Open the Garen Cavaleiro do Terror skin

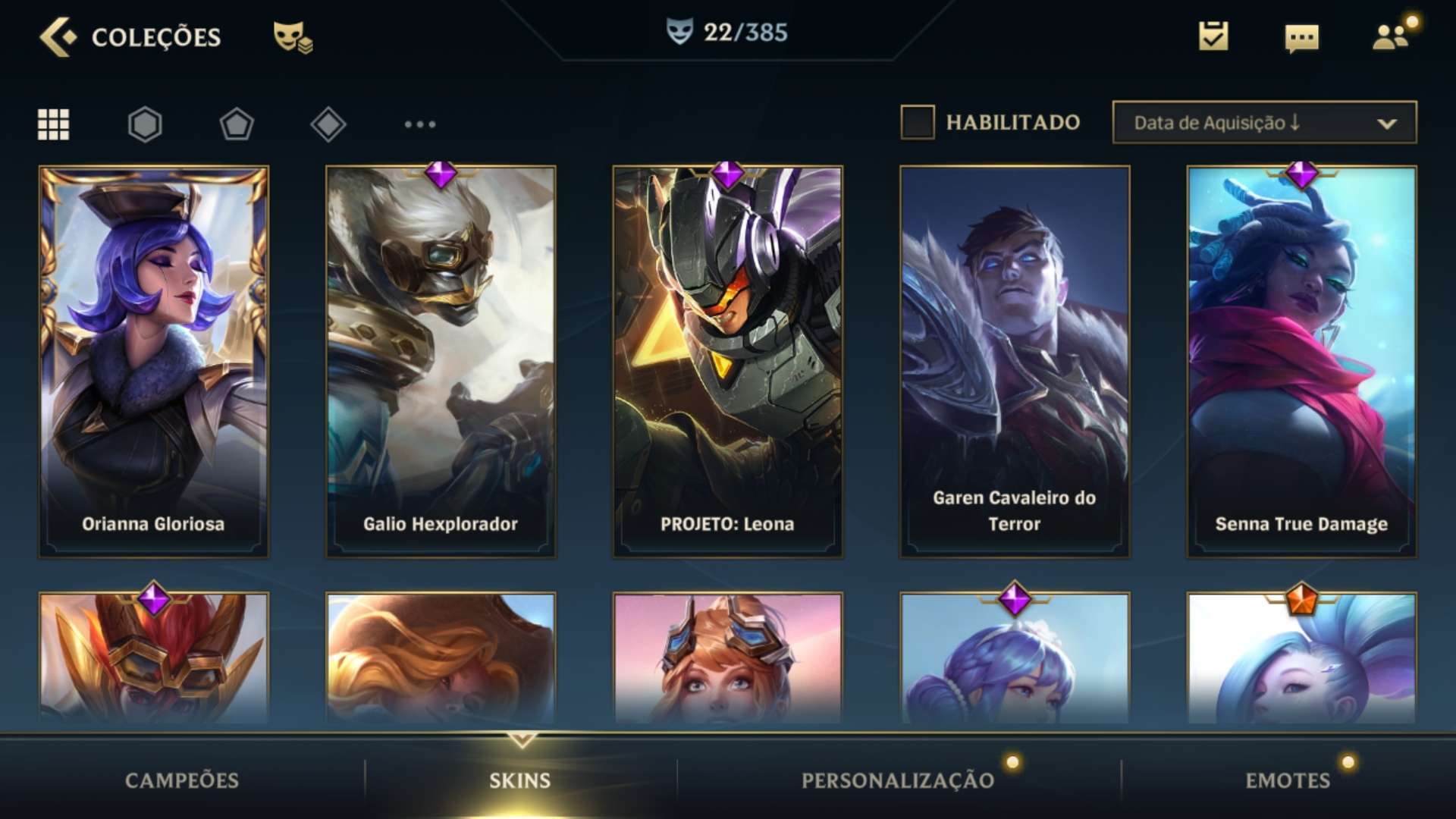click(x=1015, y=362)
